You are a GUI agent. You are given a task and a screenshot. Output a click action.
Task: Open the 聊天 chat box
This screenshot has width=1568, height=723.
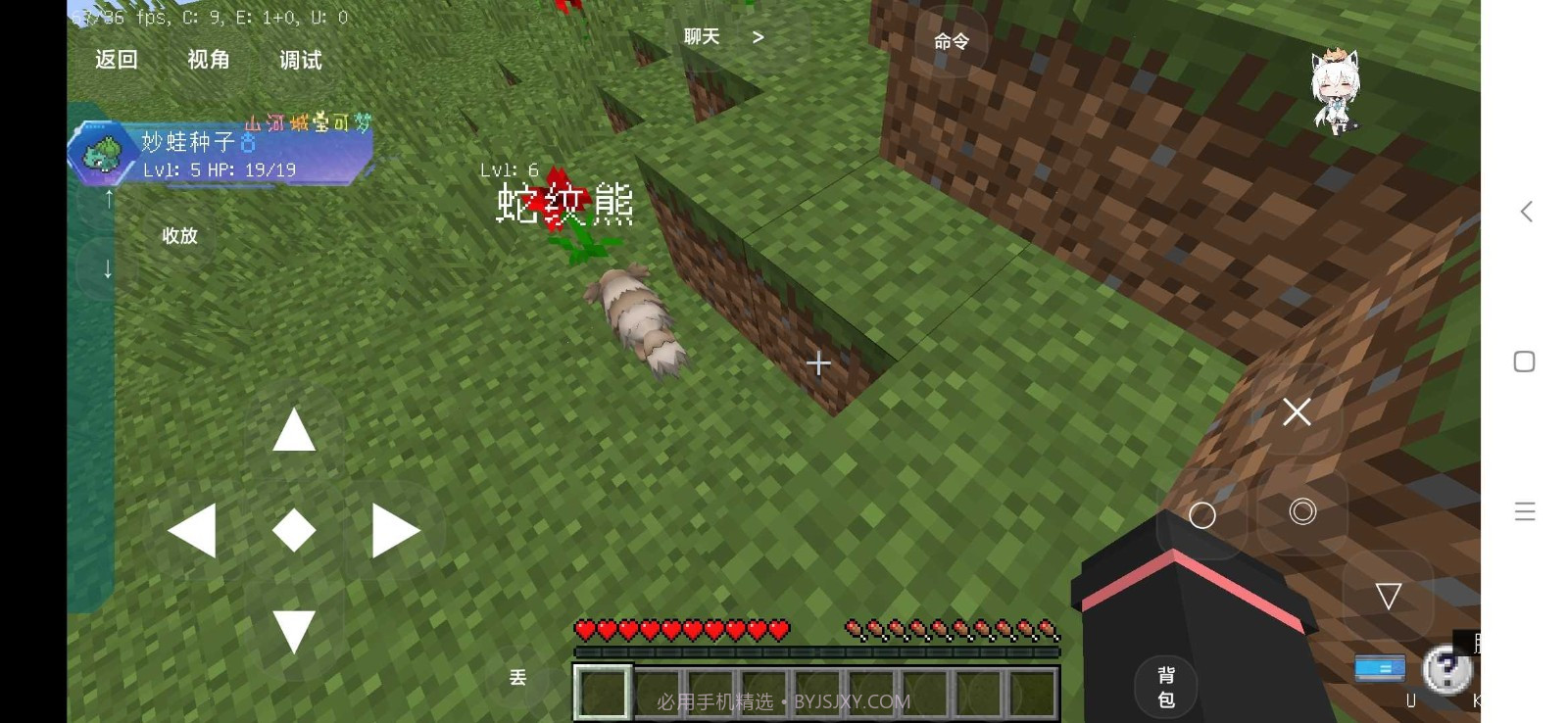(x=702, y=37)
